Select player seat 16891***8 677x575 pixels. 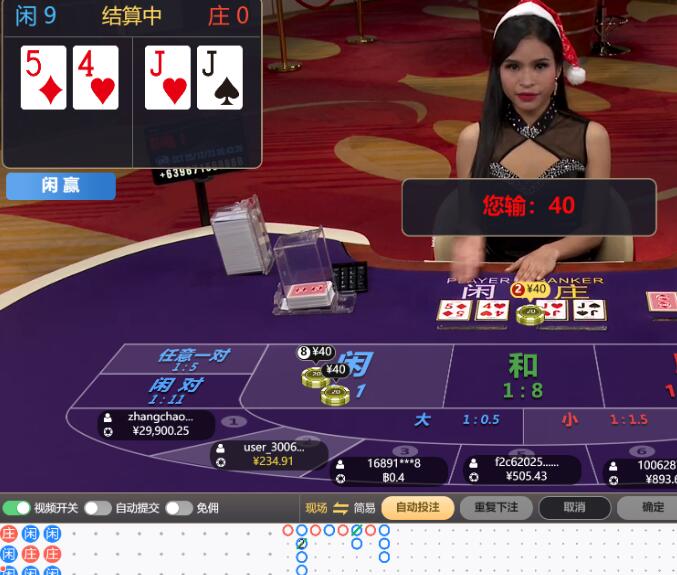[391, 470]
